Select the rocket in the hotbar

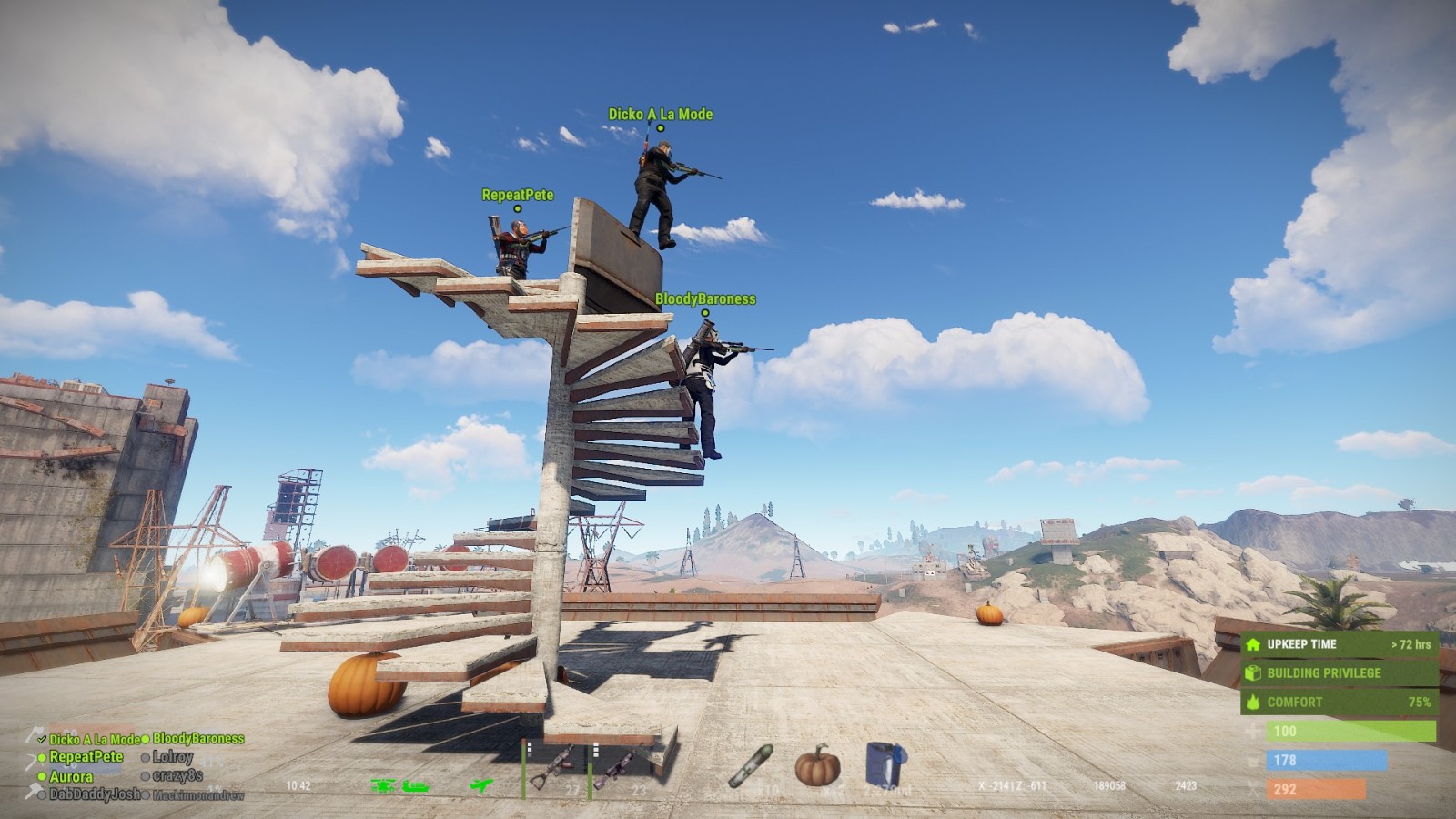click(750, 766)
